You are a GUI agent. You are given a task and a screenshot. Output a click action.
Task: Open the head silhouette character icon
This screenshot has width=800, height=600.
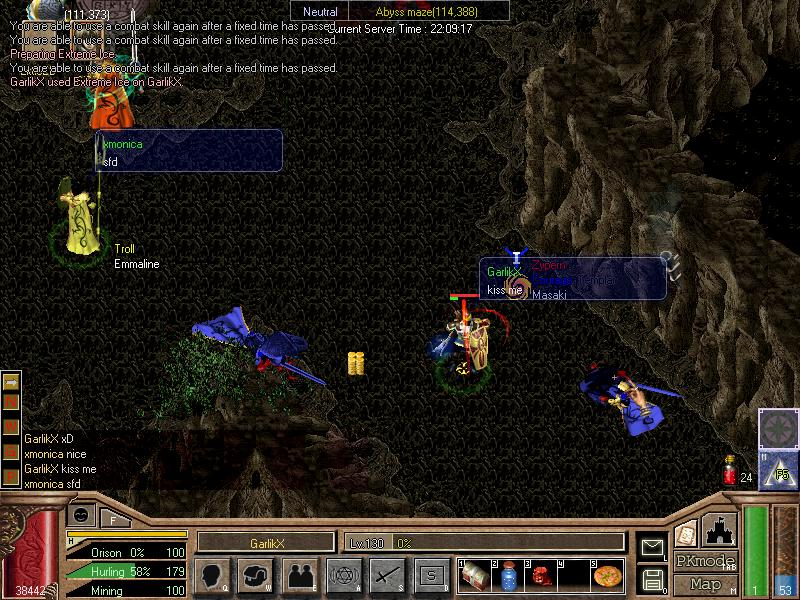(x=212, y=575)
